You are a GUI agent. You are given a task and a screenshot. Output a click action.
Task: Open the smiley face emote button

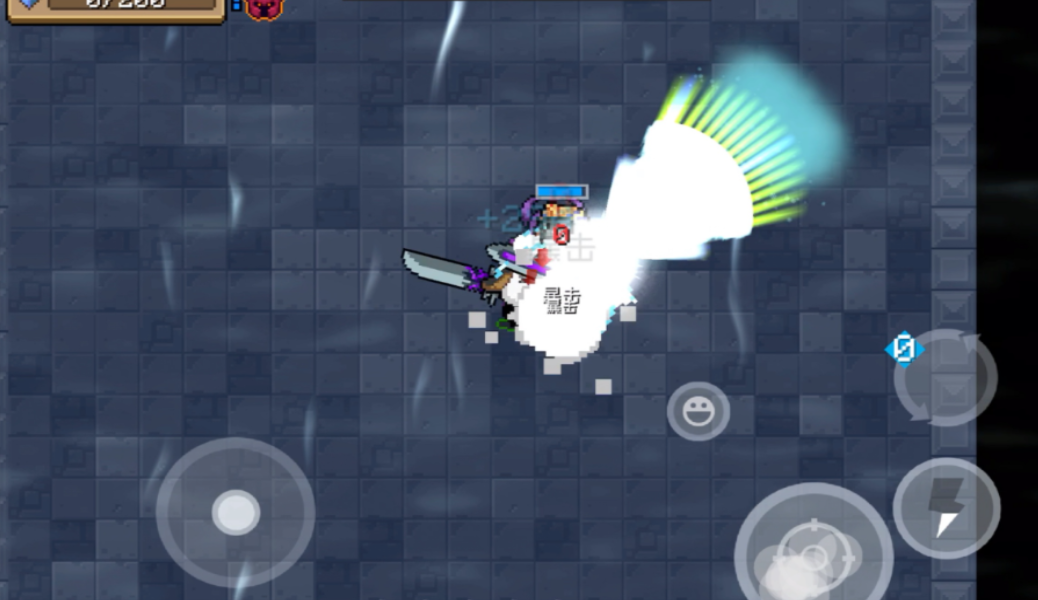coord(698,411)
